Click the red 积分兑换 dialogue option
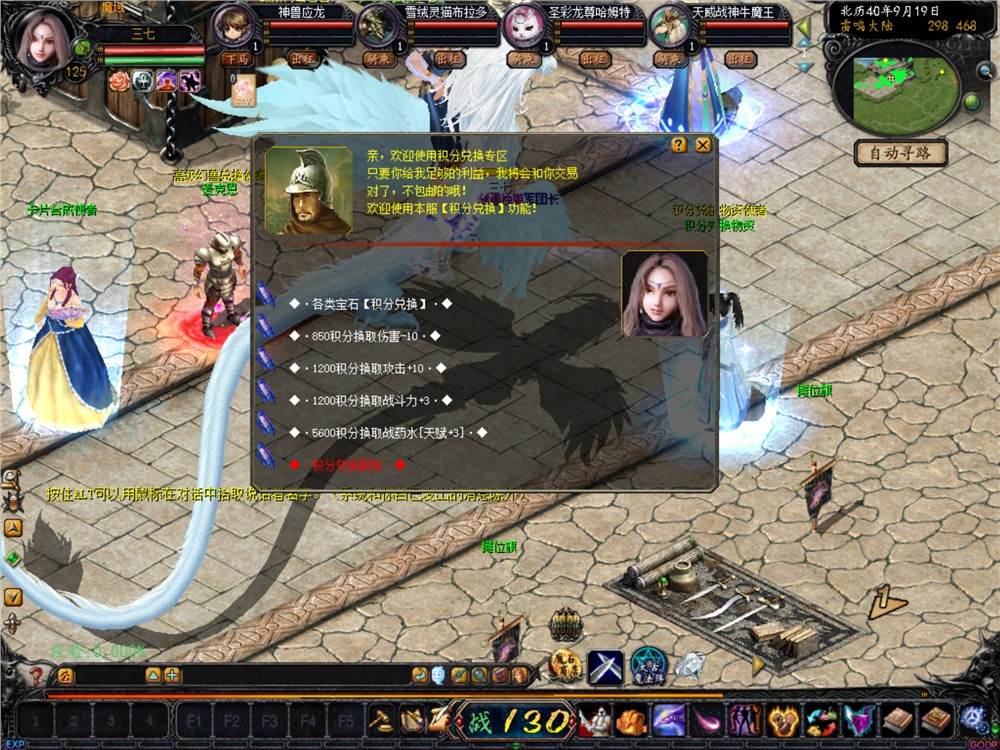The width and height of the screenshot is (1000, 750). (x=347, y=465)
